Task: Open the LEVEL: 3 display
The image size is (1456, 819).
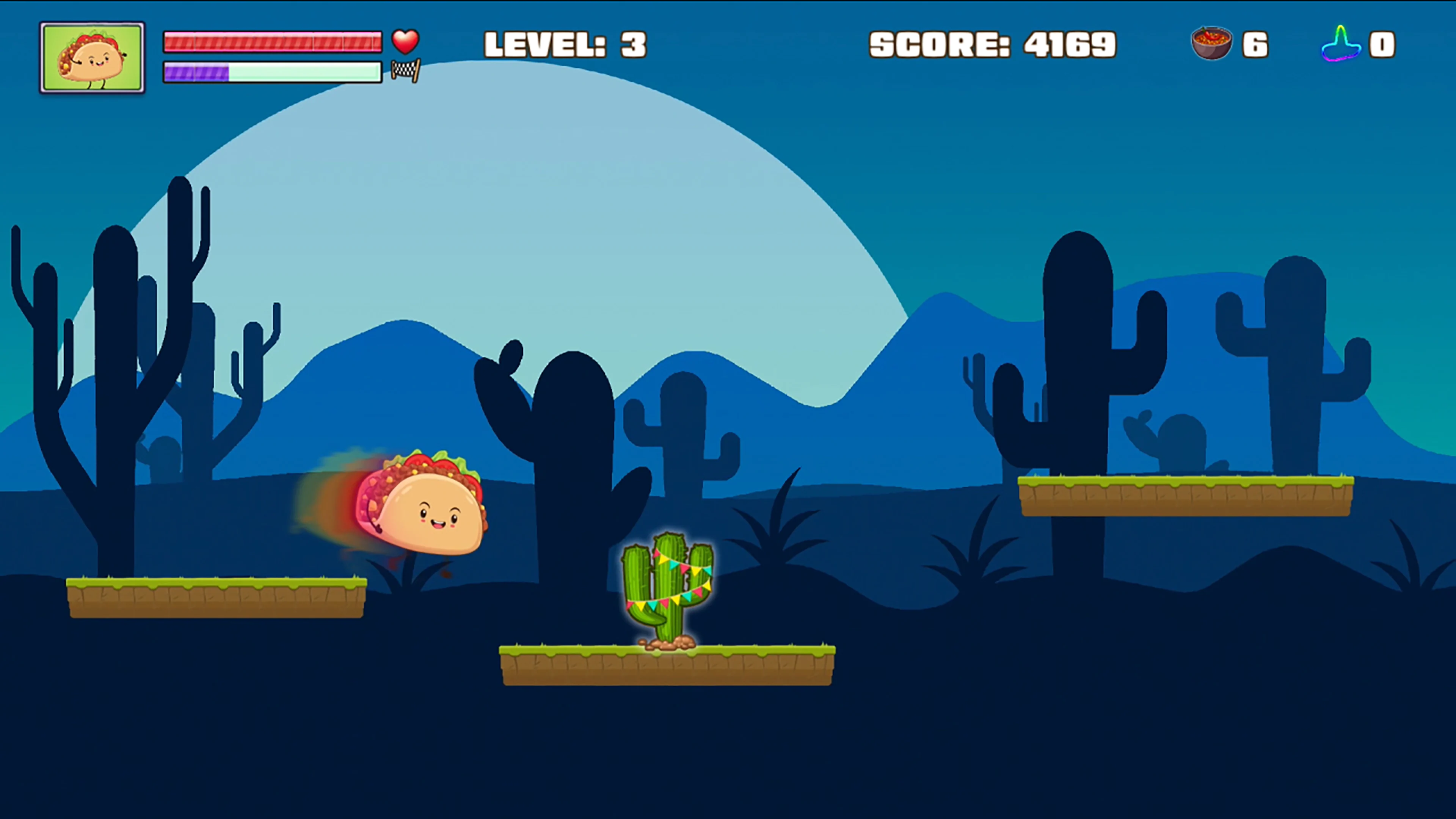Action: pyautogui.click(x=565, y=44)
